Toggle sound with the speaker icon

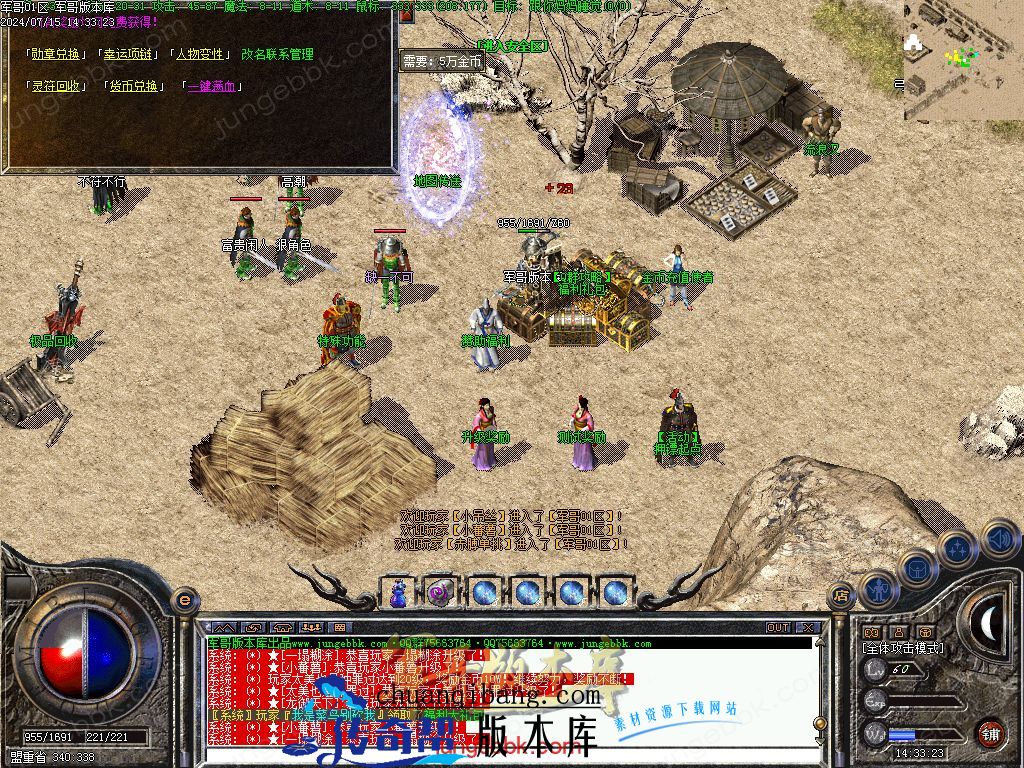pyautogui.click(x=998, y=540)
